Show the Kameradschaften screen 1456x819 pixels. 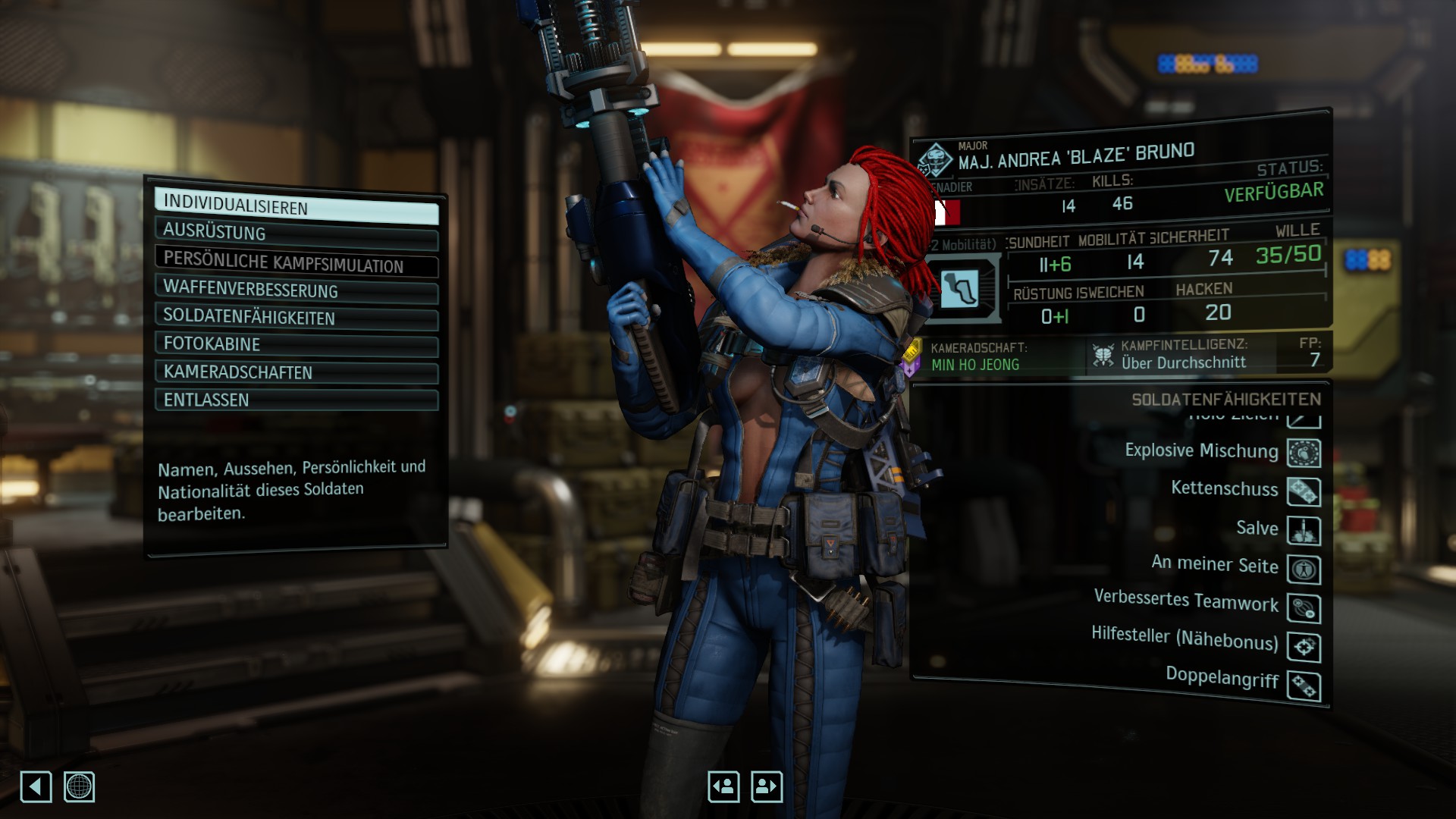tap(296, 372)
